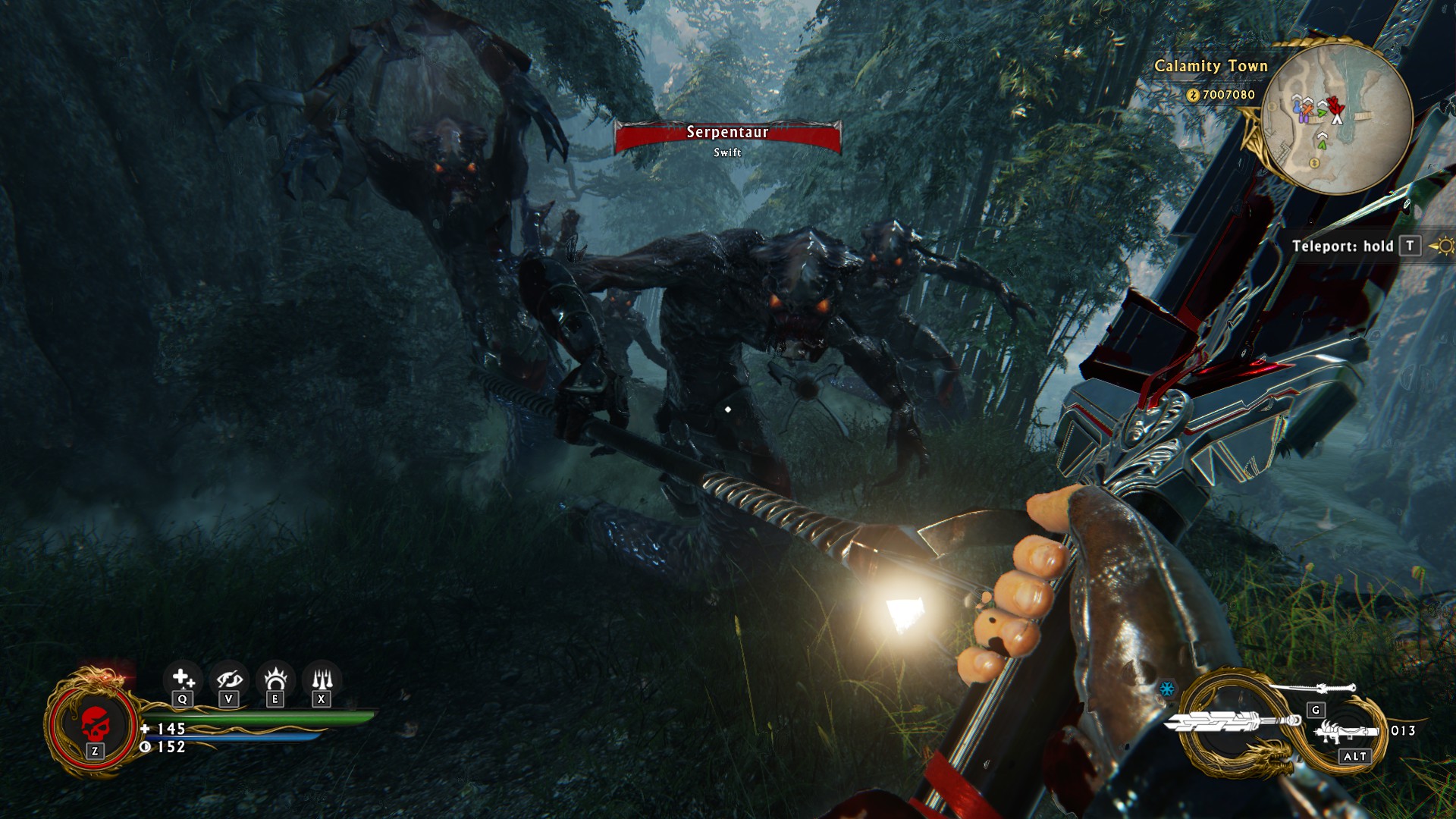Activate the healing plus-sign ability
Screen dimensions: 1456x819
click(x=182, y=677)
